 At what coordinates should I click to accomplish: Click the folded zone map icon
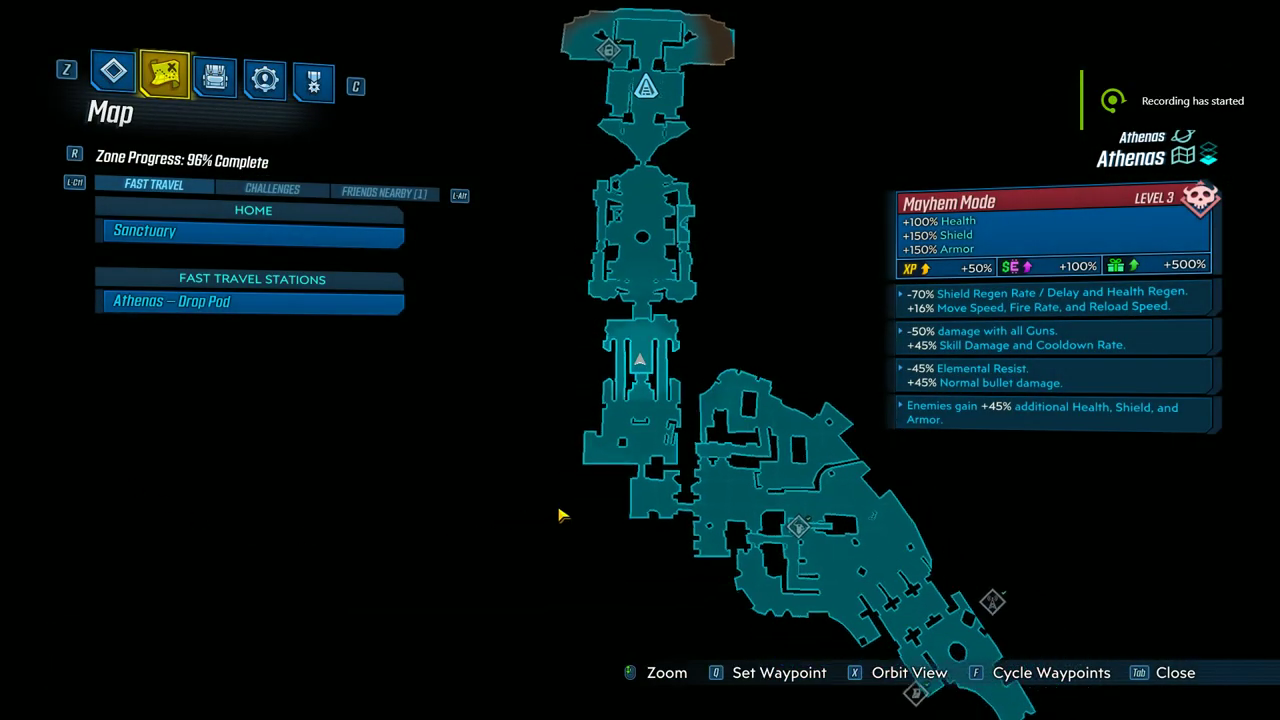click(1183, 156)
